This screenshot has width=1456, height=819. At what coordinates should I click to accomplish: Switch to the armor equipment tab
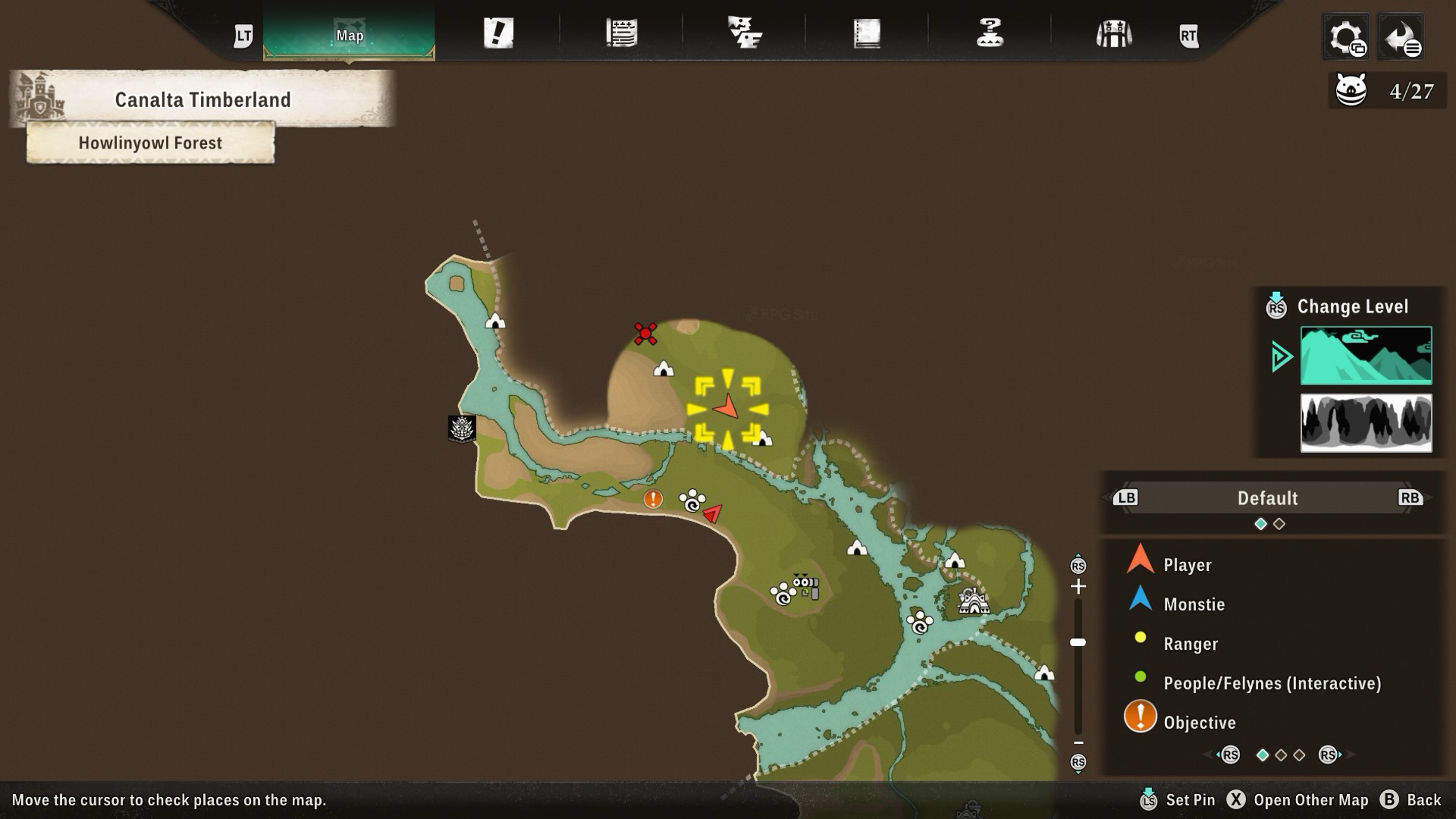coord(1113,34)
